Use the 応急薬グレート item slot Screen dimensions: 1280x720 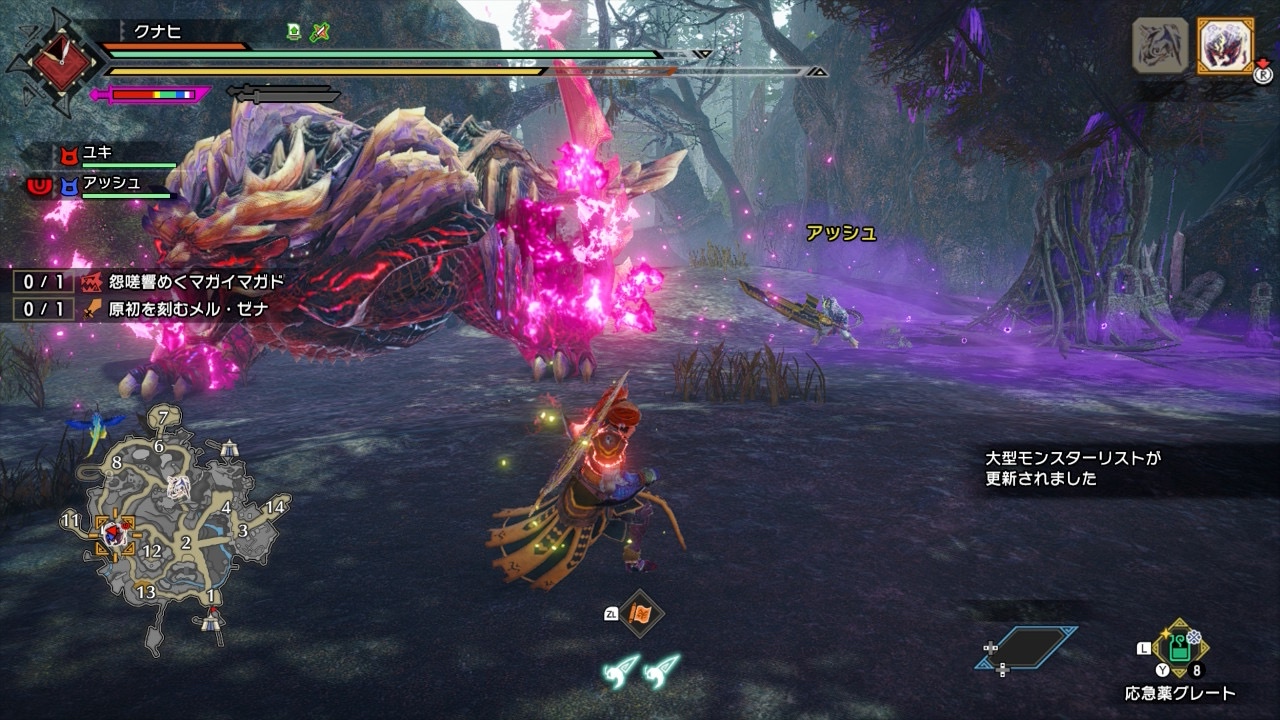(1180, 649)
